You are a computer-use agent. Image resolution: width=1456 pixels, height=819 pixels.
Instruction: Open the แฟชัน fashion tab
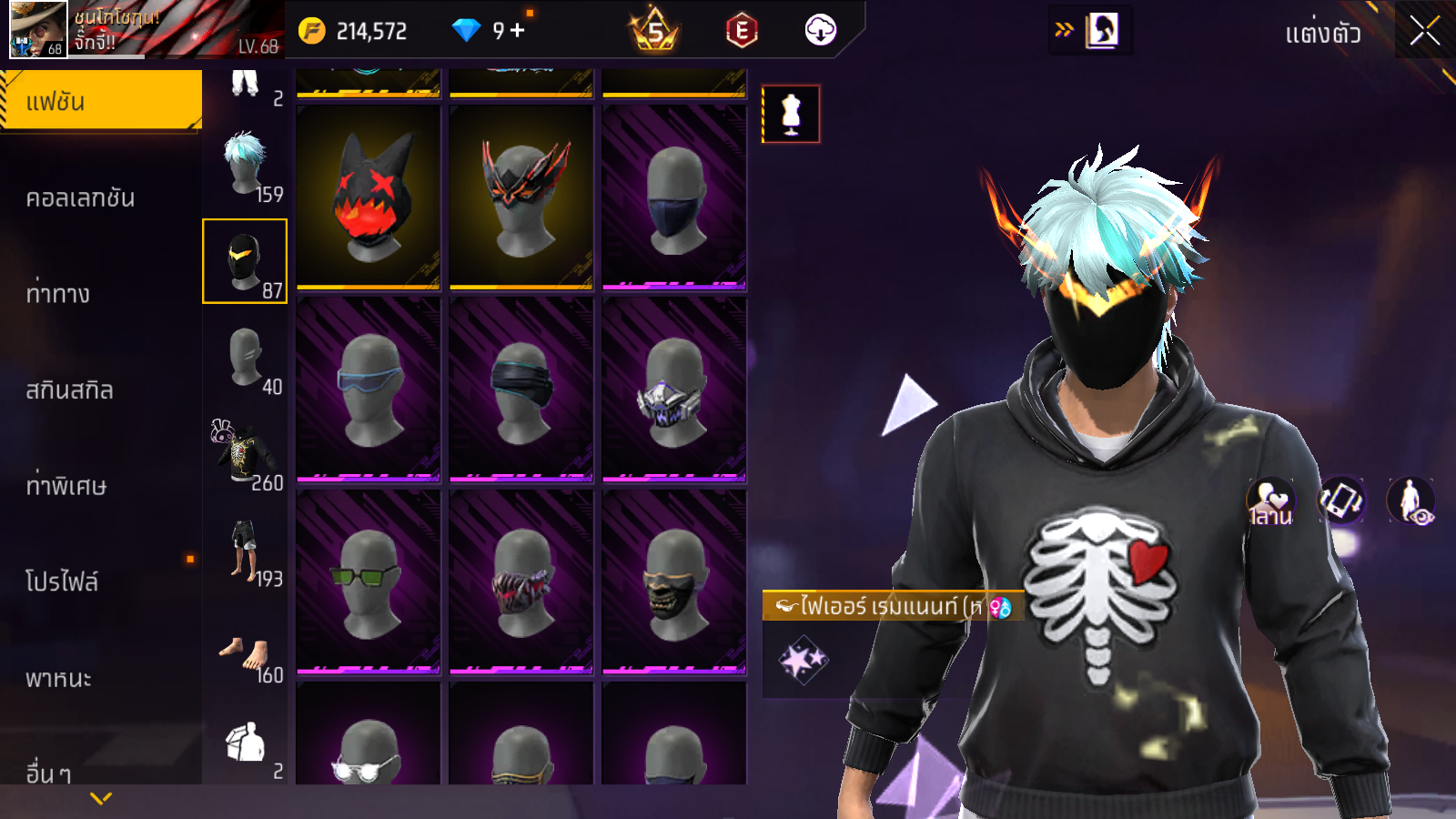(101, 101)
